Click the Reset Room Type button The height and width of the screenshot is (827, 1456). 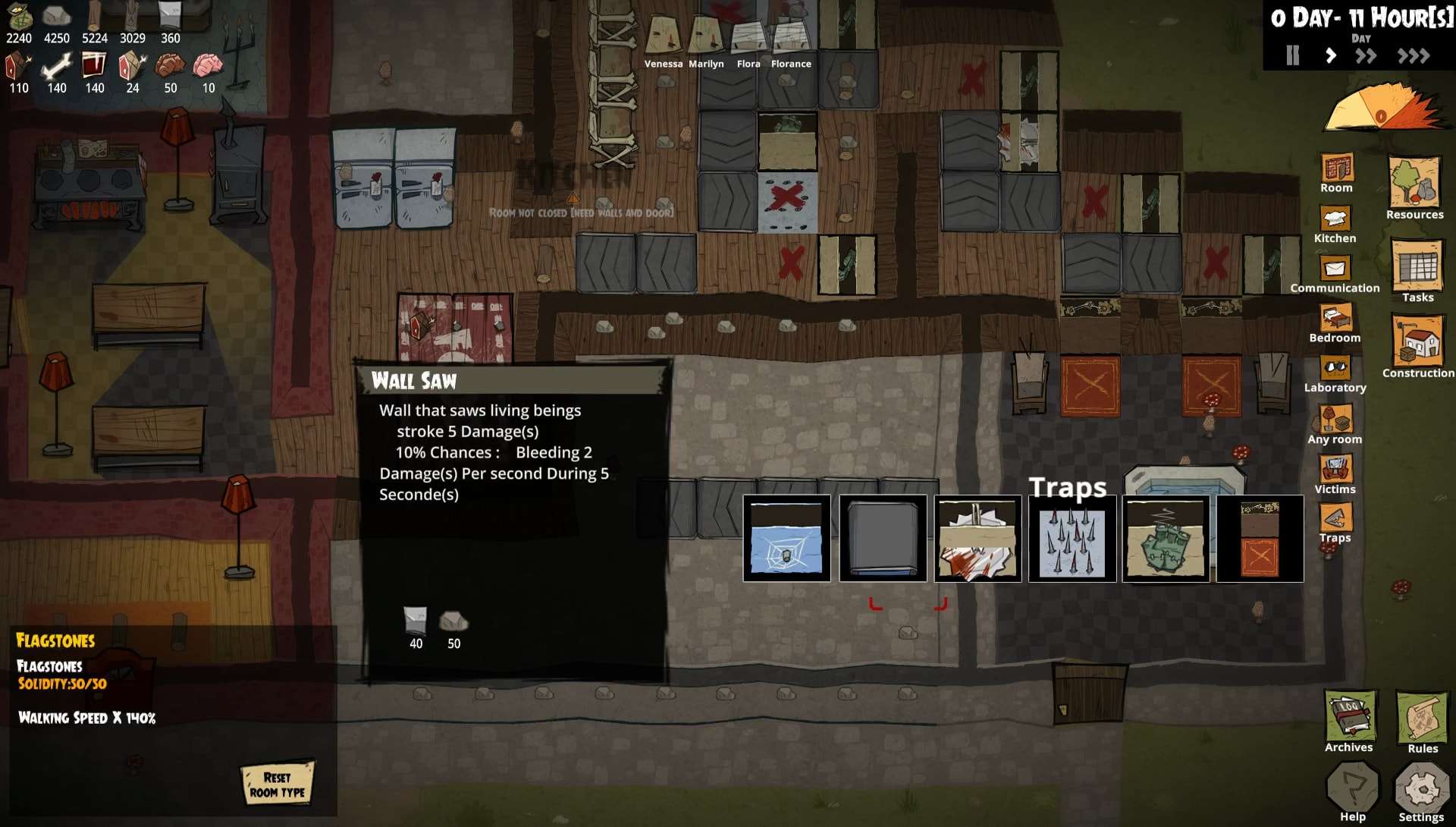tap(278, 784)
